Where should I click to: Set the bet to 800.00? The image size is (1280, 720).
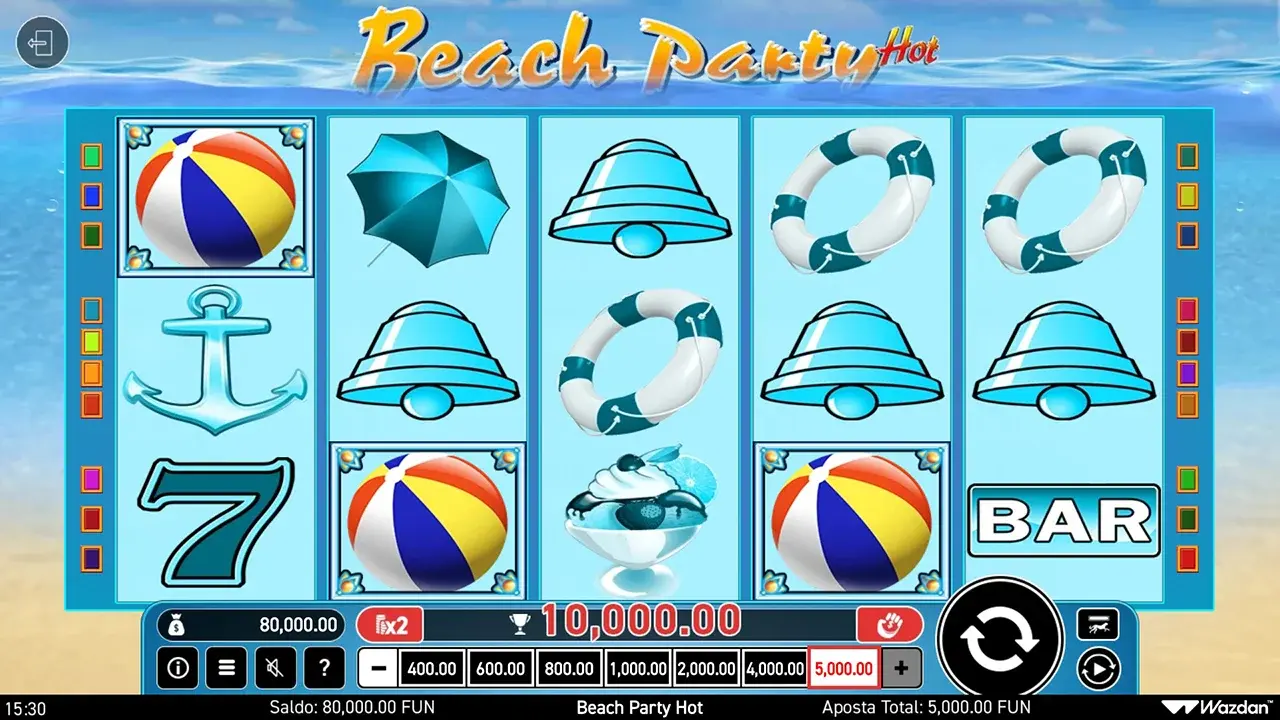568,668
